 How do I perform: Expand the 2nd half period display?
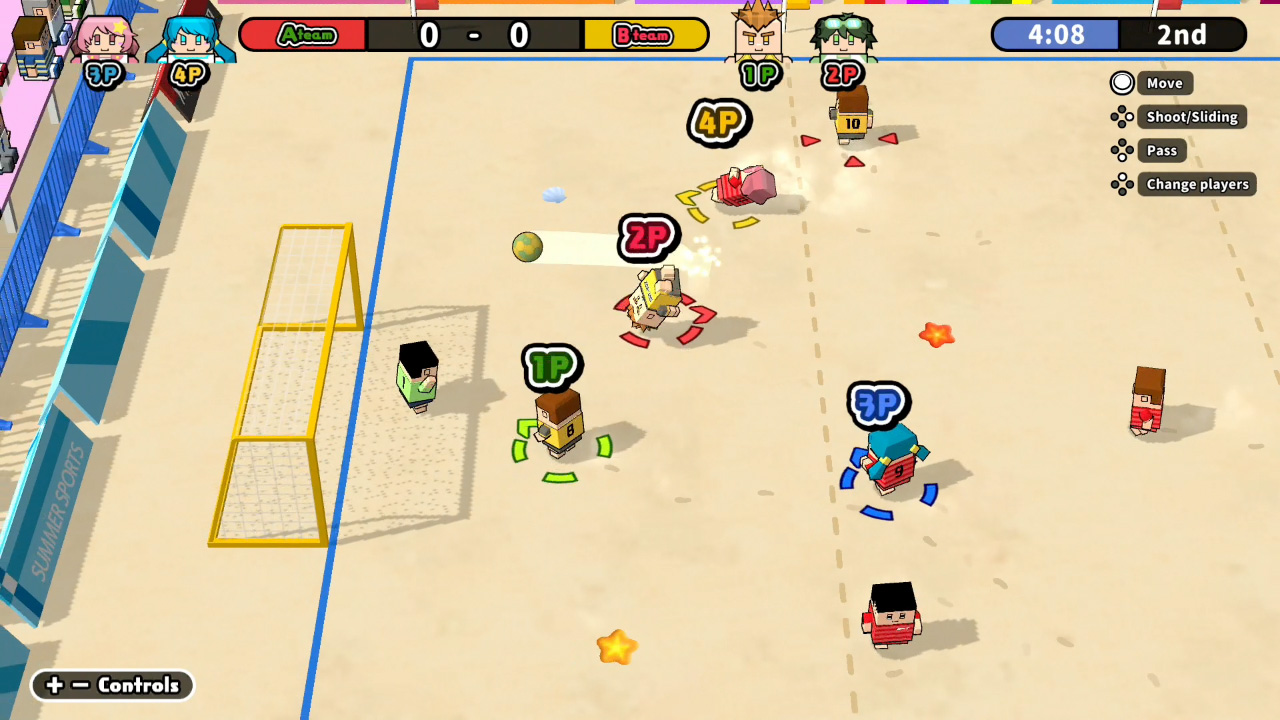1184,35
